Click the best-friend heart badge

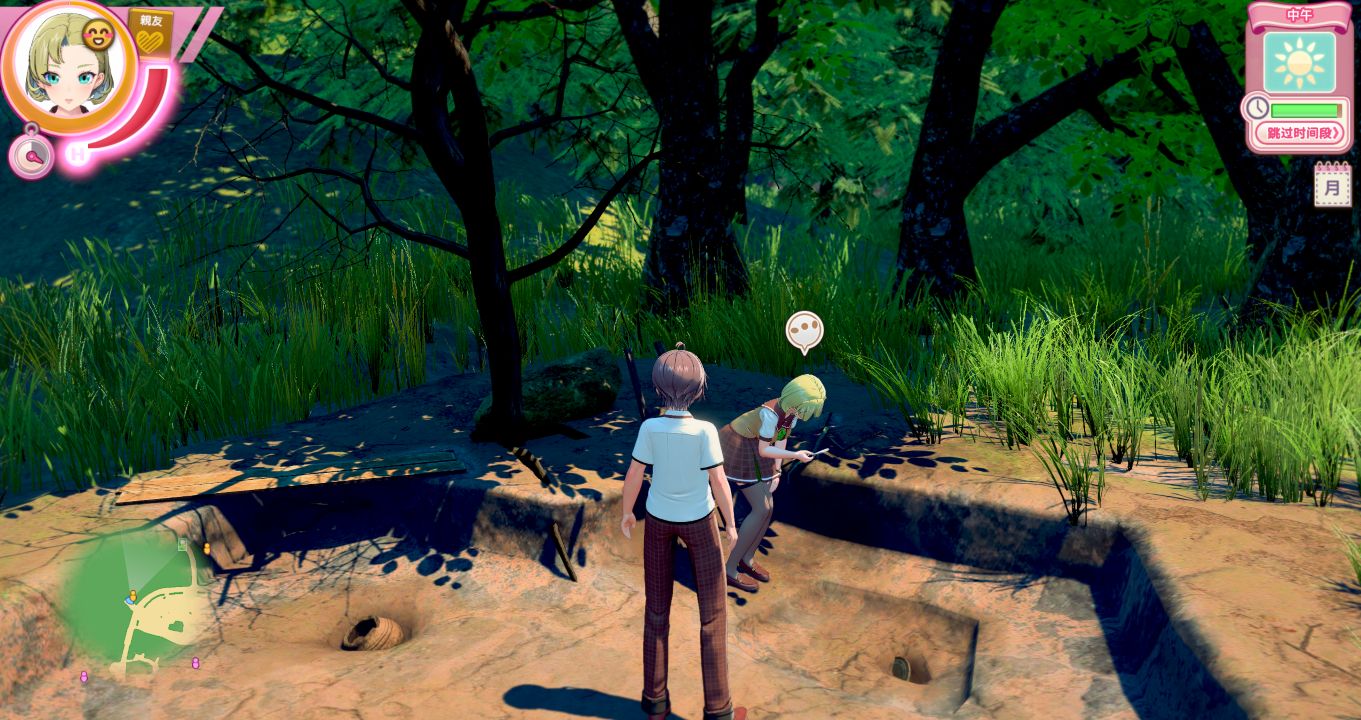click(x=150, y=36)
